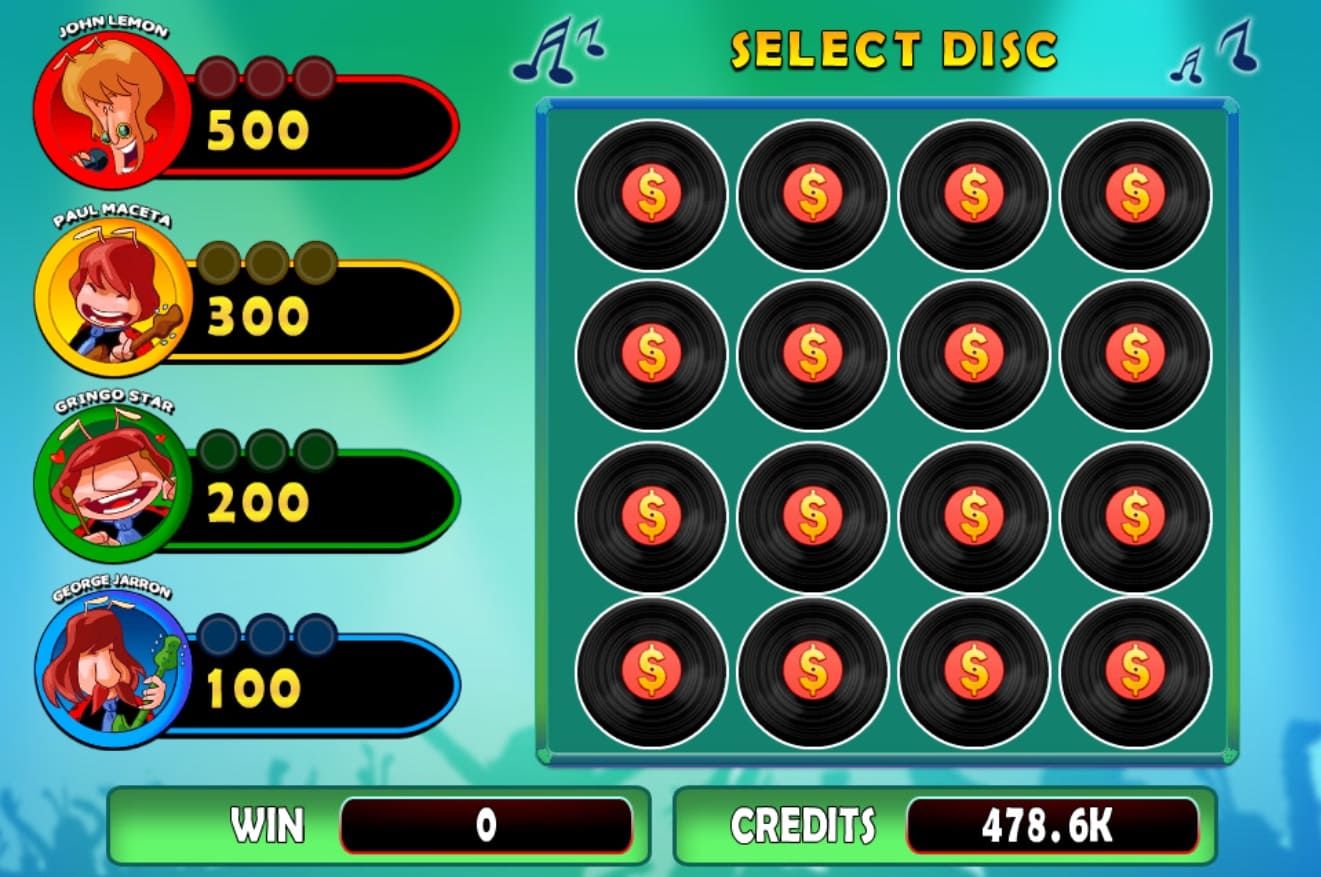Pick the third disc in the bottom row
1321x877 pixels.
click(x=973, y=672)
